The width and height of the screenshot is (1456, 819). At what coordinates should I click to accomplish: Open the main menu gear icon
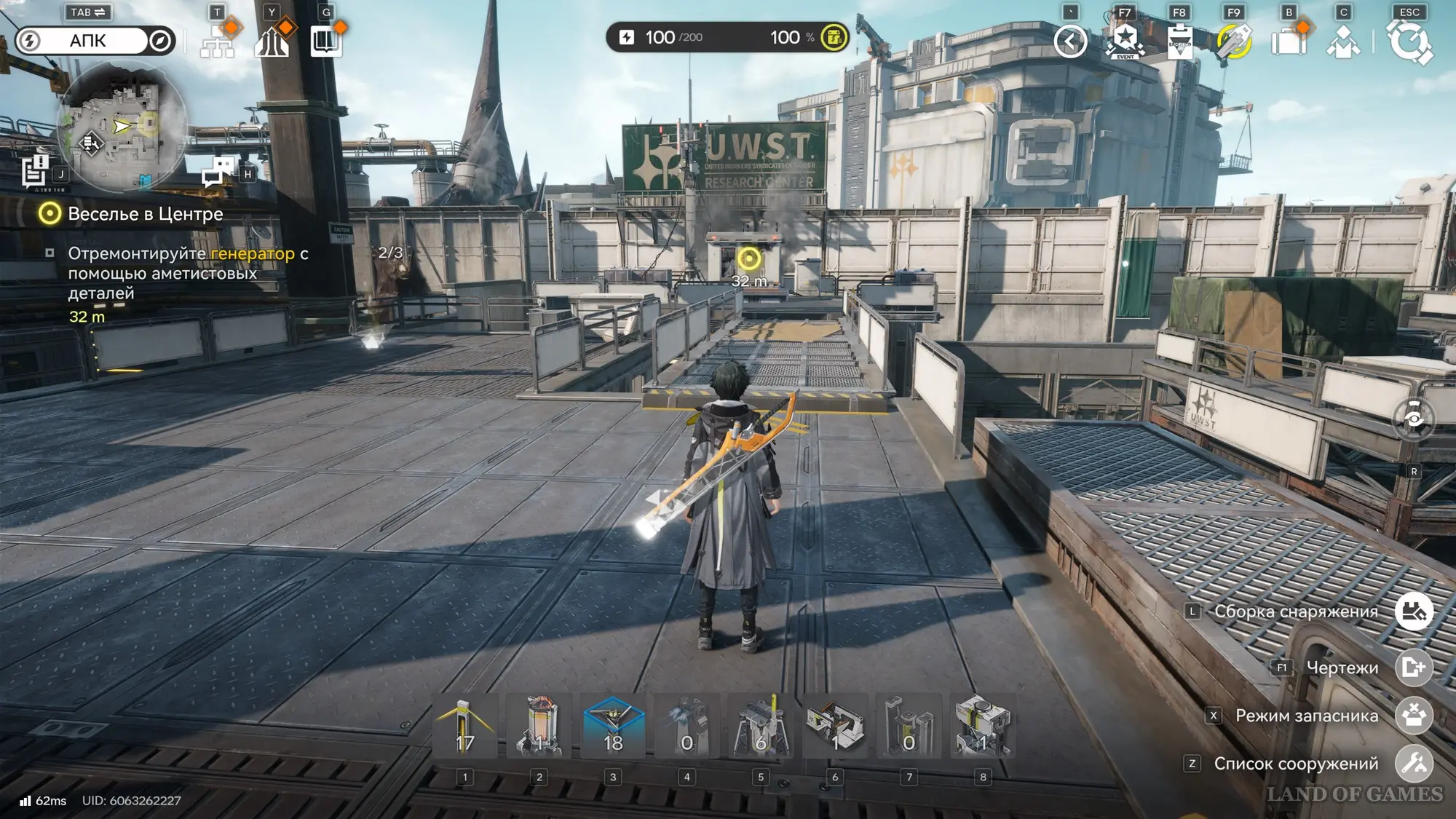[x=1409, y=41]
